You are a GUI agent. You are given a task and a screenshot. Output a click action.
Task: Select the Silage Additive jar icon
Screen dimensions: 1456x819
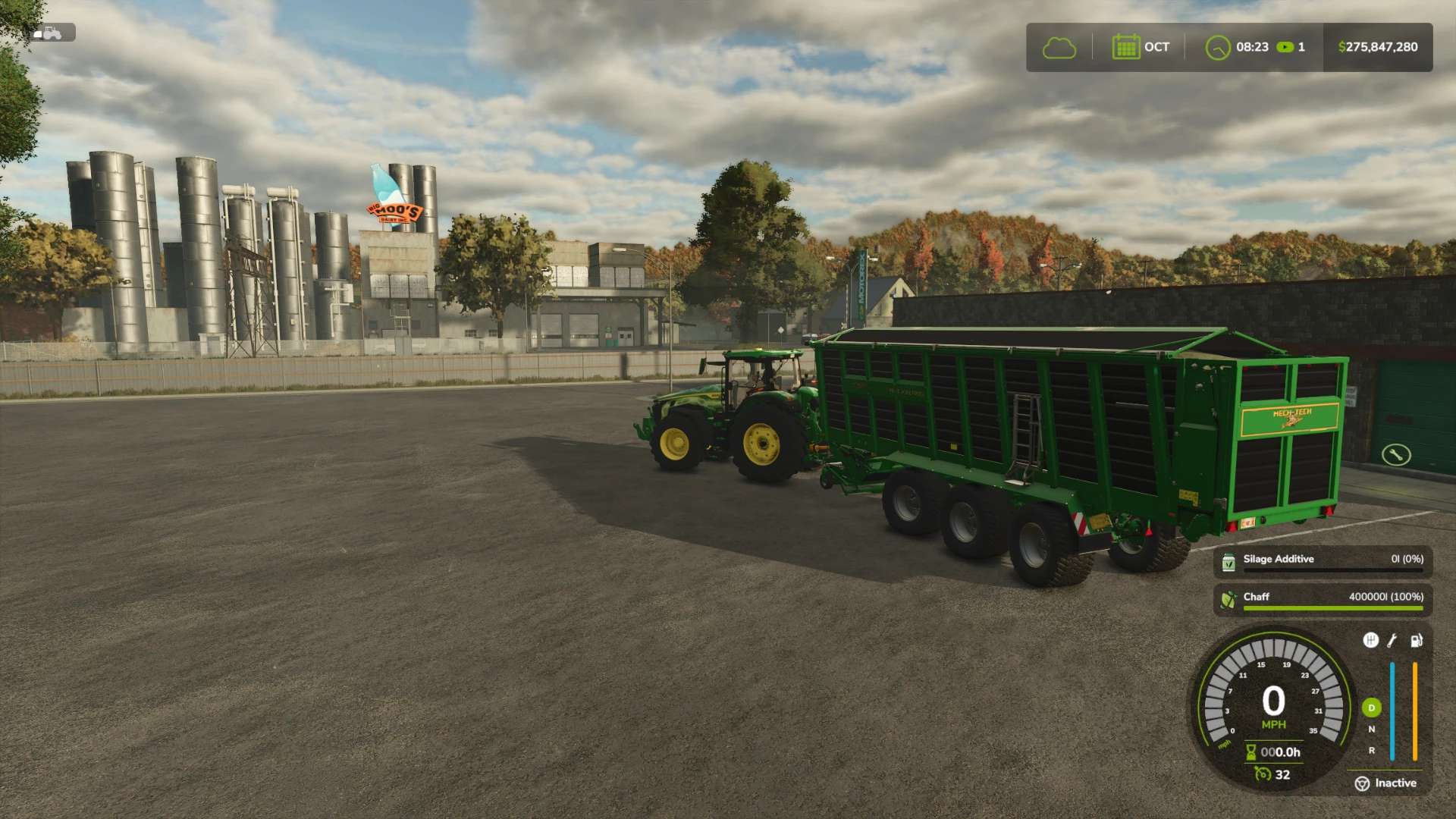tap(1228, 562)
